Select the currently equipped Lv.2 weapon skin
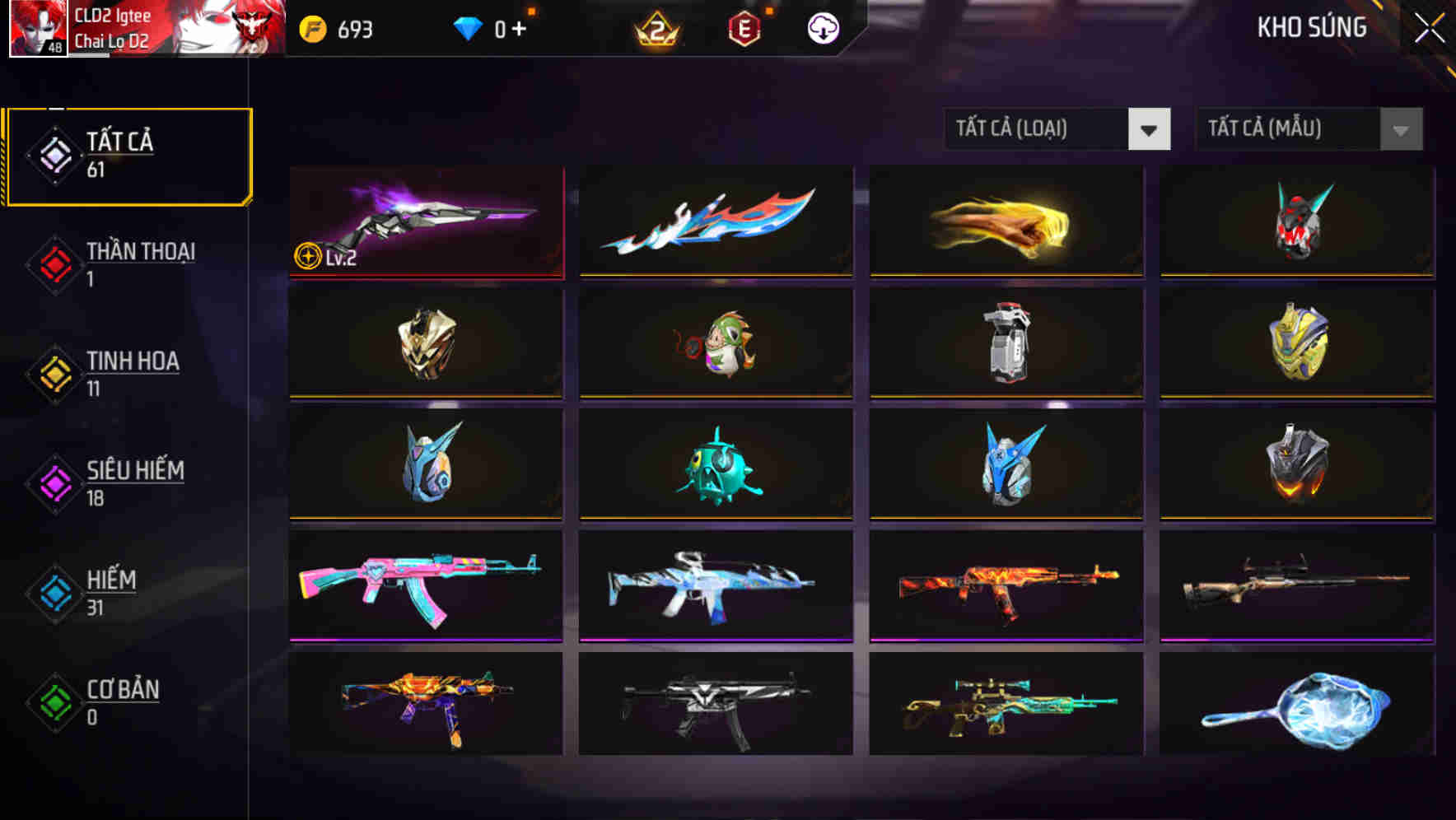Viewport: 1456px width, 820px height. (425, 221)
